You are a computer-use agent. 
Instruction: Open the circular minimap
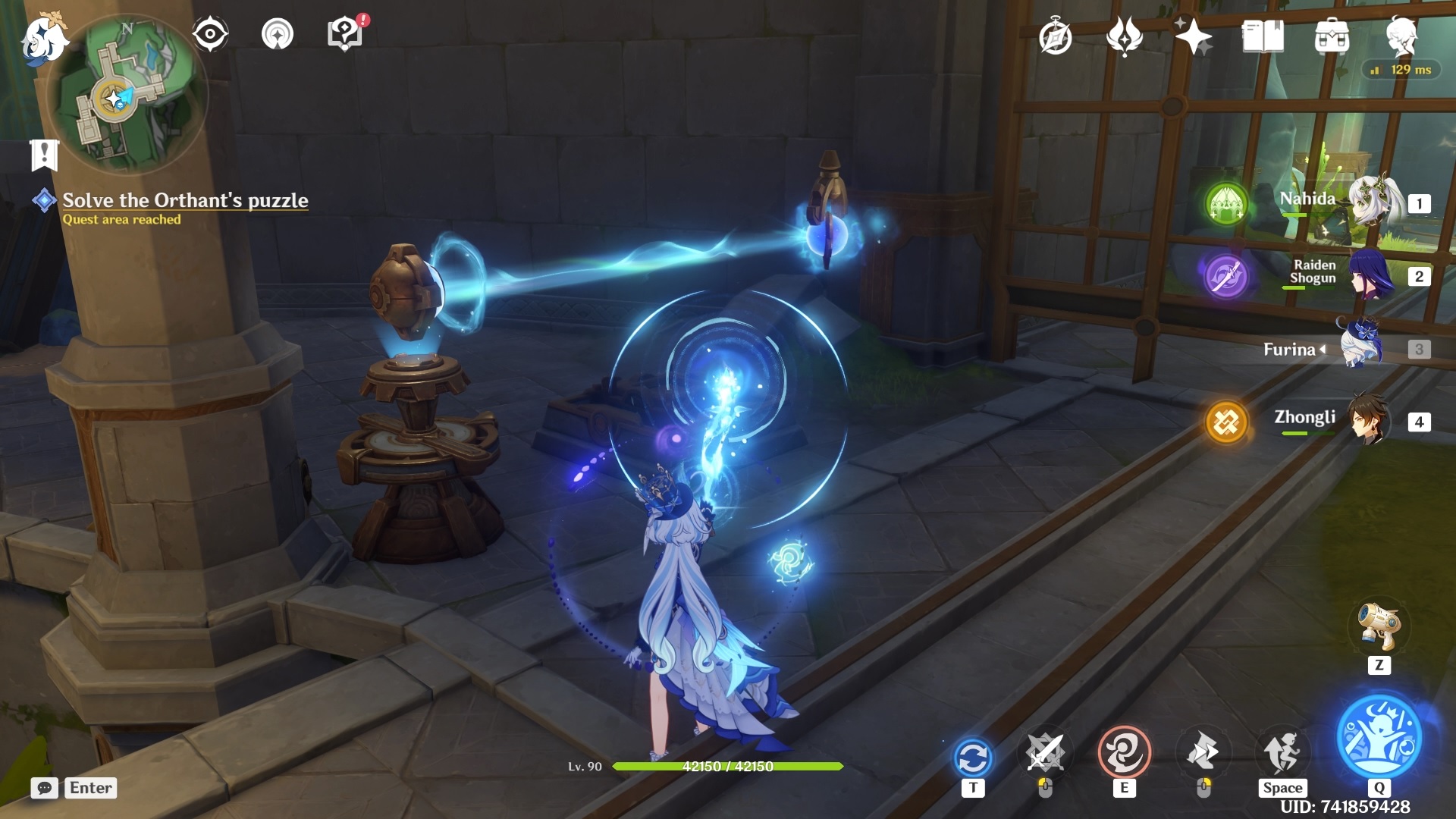click(127, 93)
